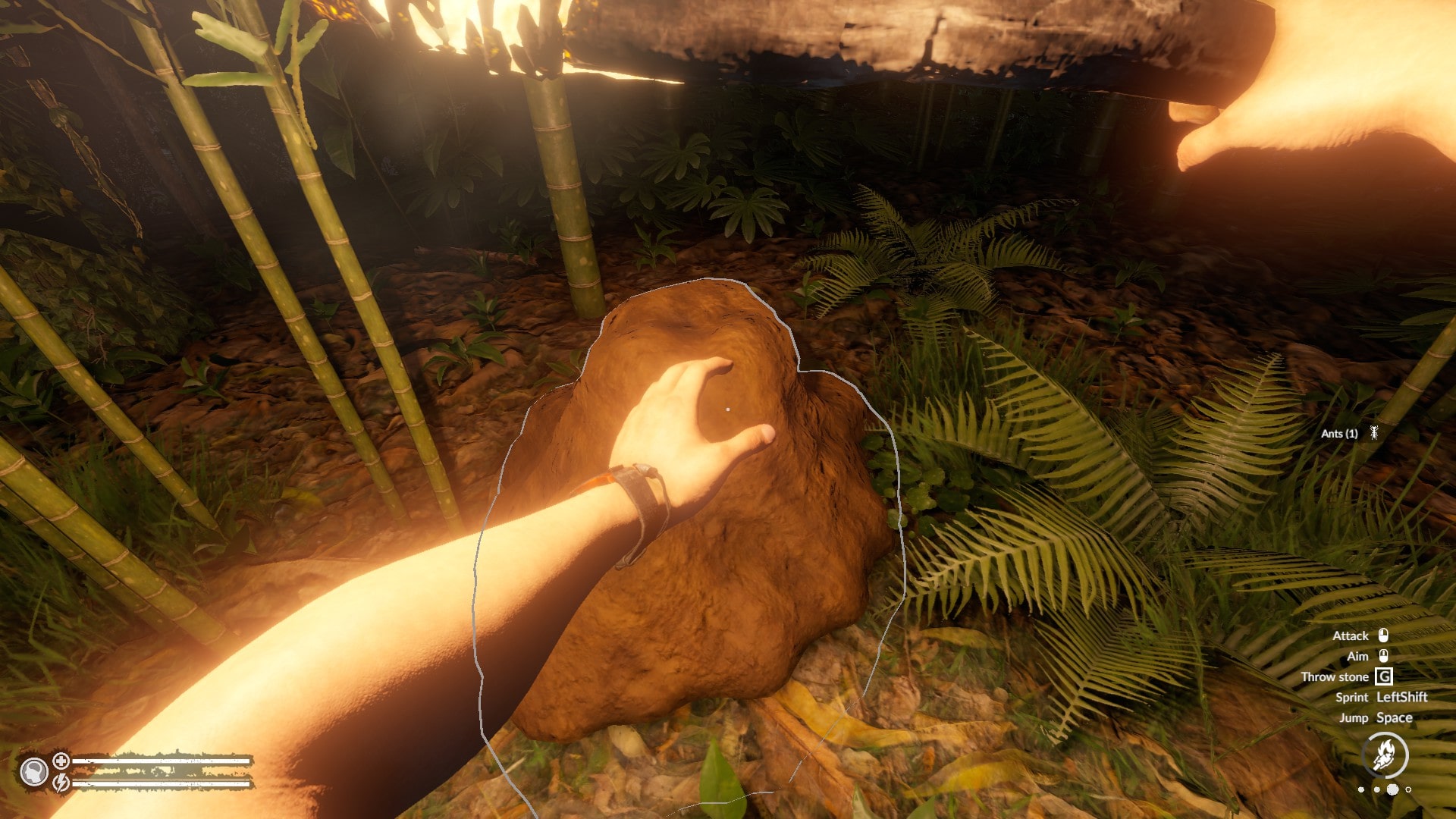Viewport: 1456px width, 819px height.
Task: Click the burning torch equipped-item icon
Action: [x=1385, y=755]
